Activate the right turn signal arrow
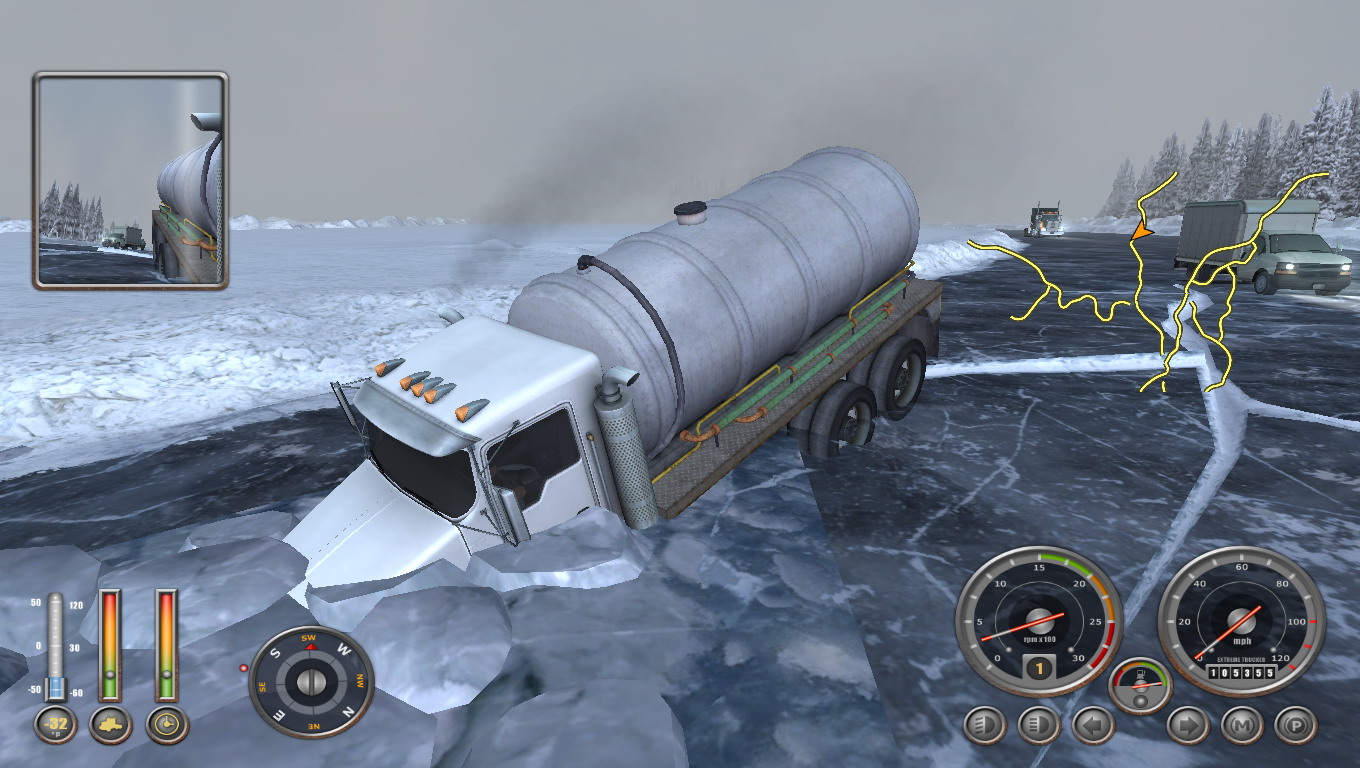The height and width of the screenshot is (768, 1360). [1188, 725]
